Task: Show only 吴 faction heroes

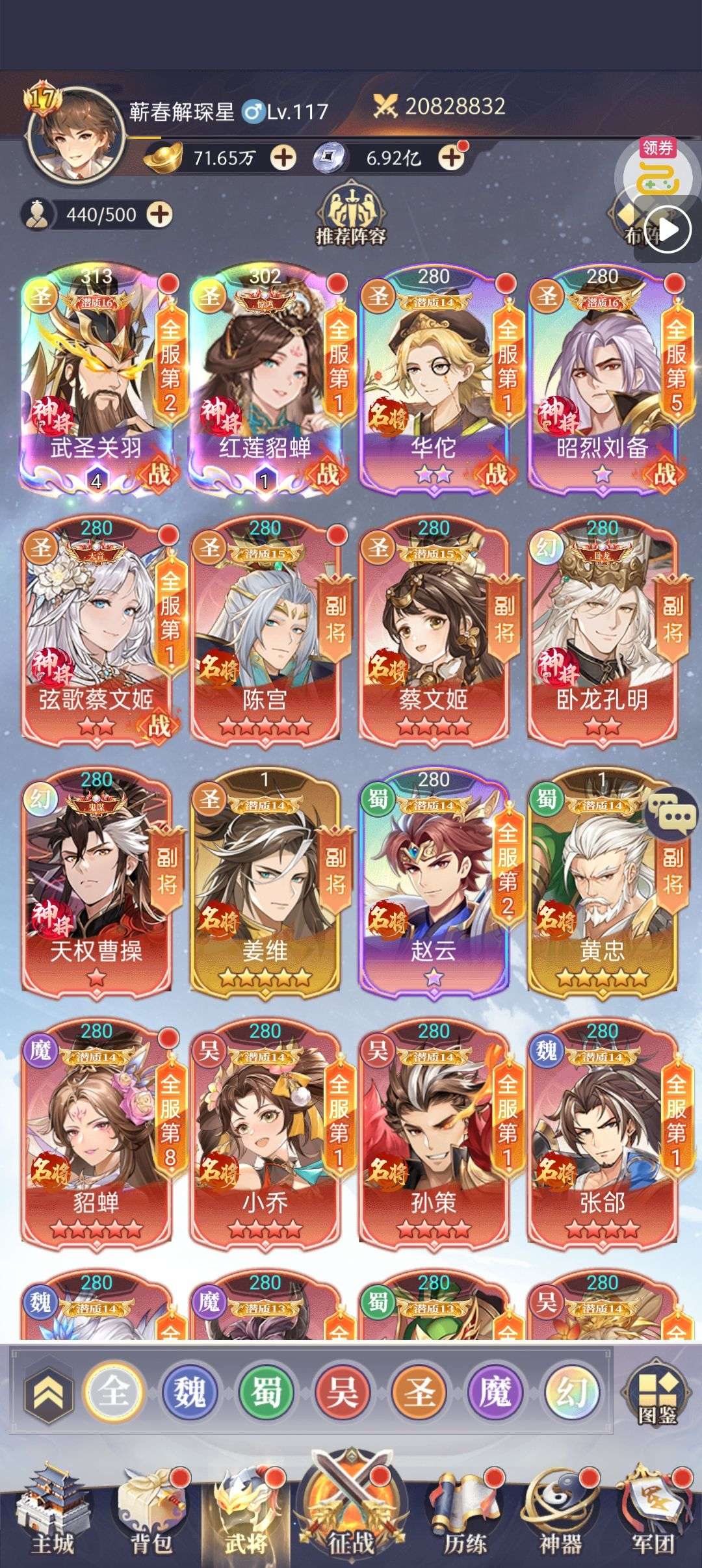Action: click(x=343, y=1392)
